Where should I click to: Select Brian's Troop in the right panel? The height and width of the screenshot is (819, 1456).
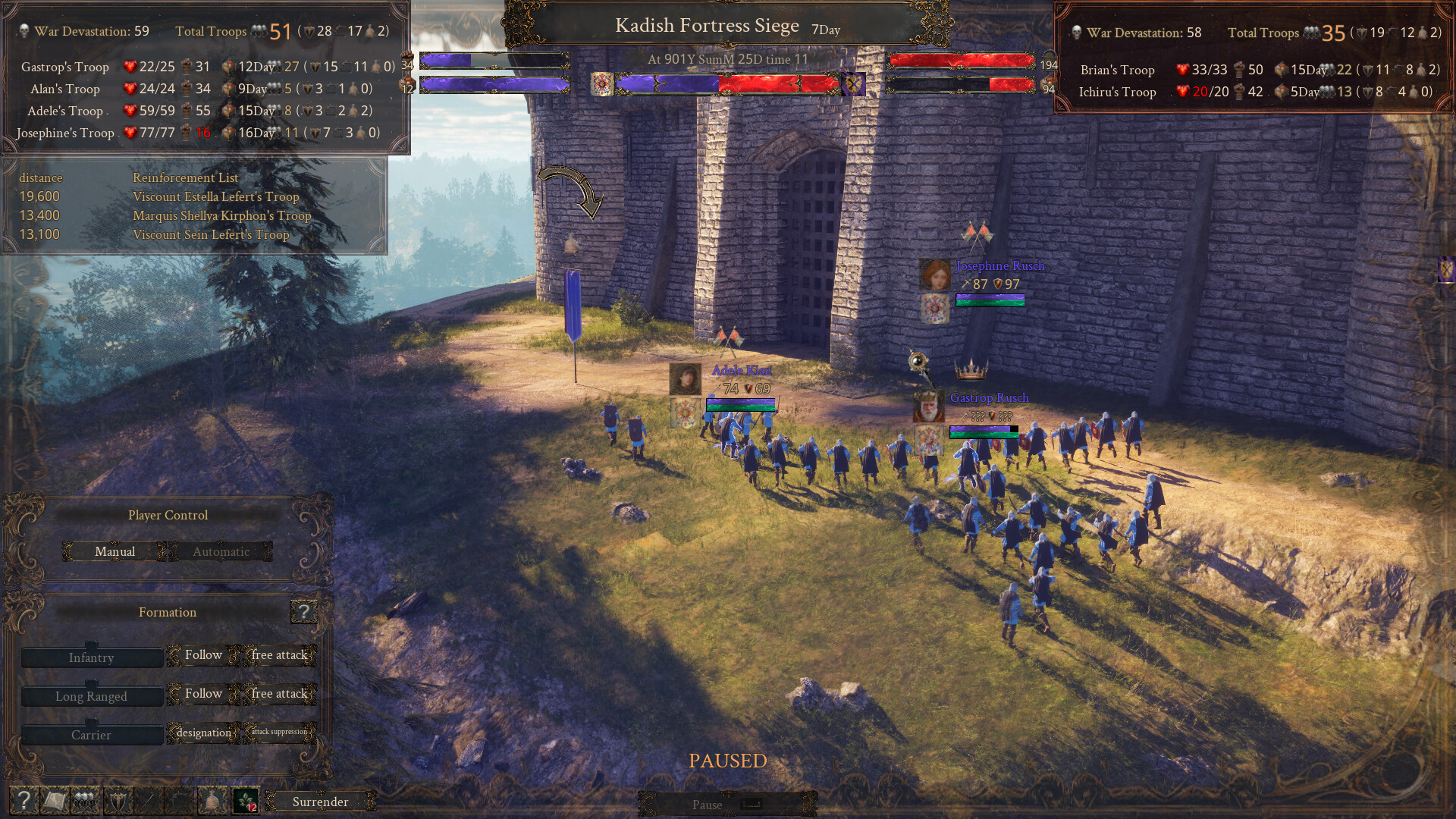click(x=1118, y=70)
